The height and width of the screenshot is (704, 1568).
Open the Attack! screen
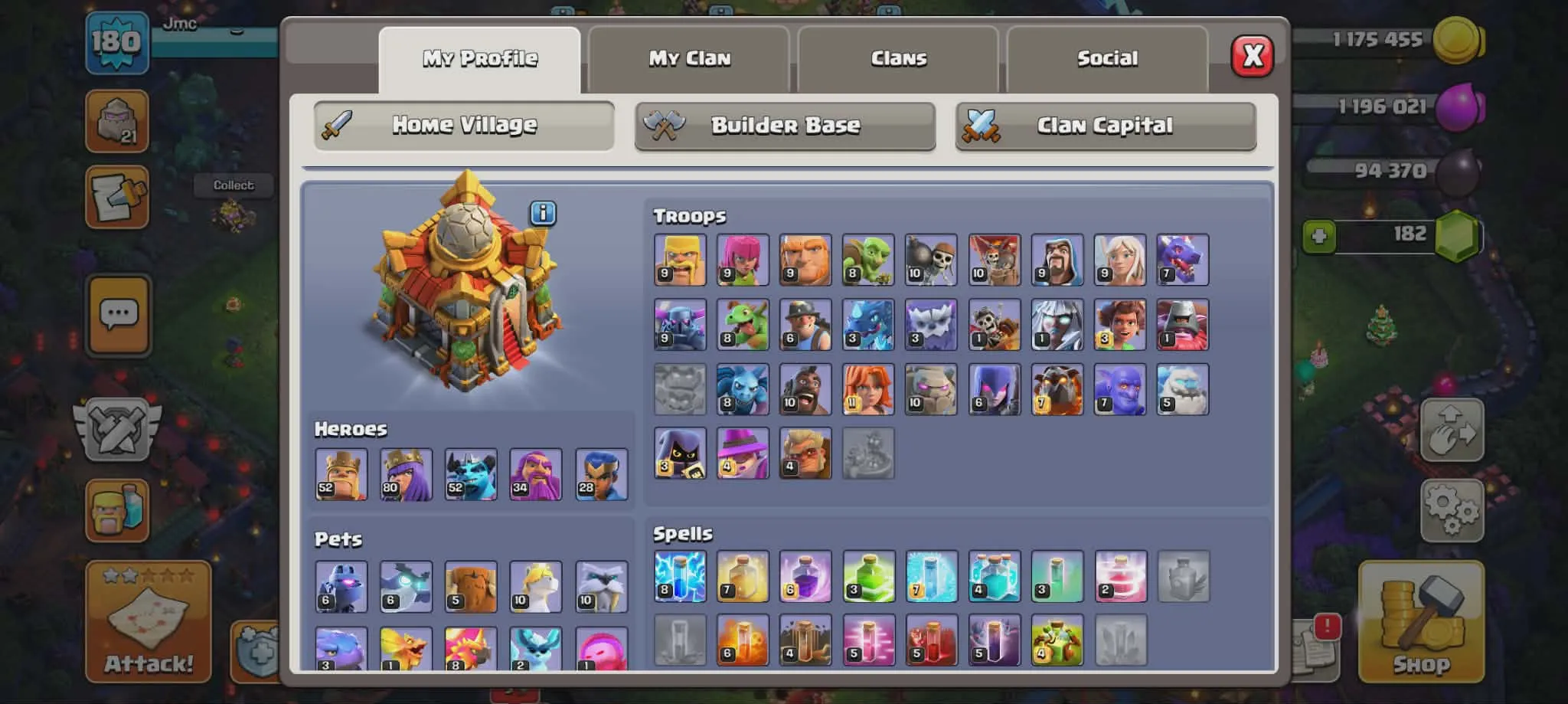(148, 622)
